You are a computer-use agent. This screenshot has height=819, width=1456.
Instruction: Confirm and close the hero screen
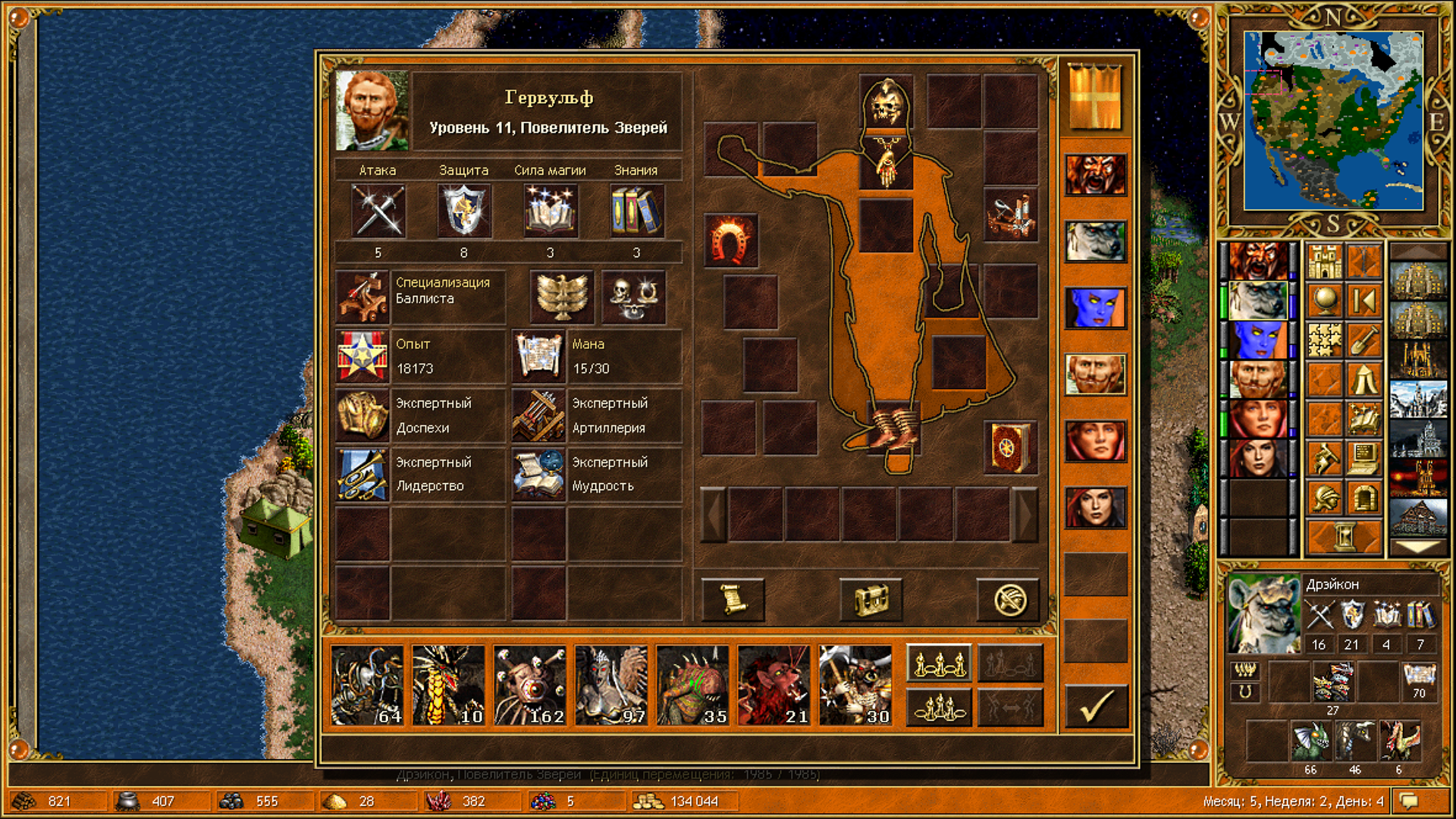point(1096,706)
